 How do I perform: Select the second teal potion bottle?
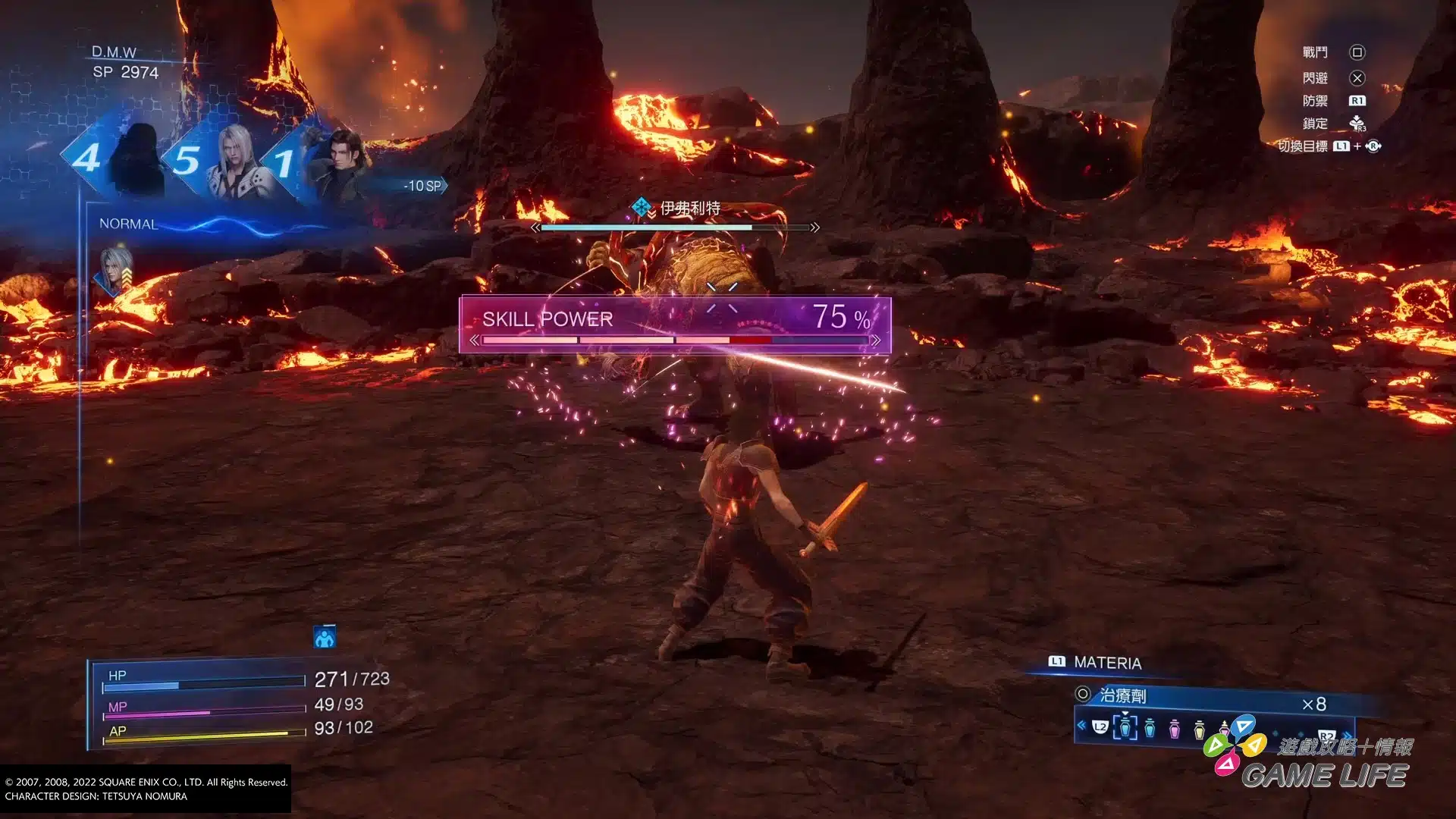click(x=1150, y=728)
